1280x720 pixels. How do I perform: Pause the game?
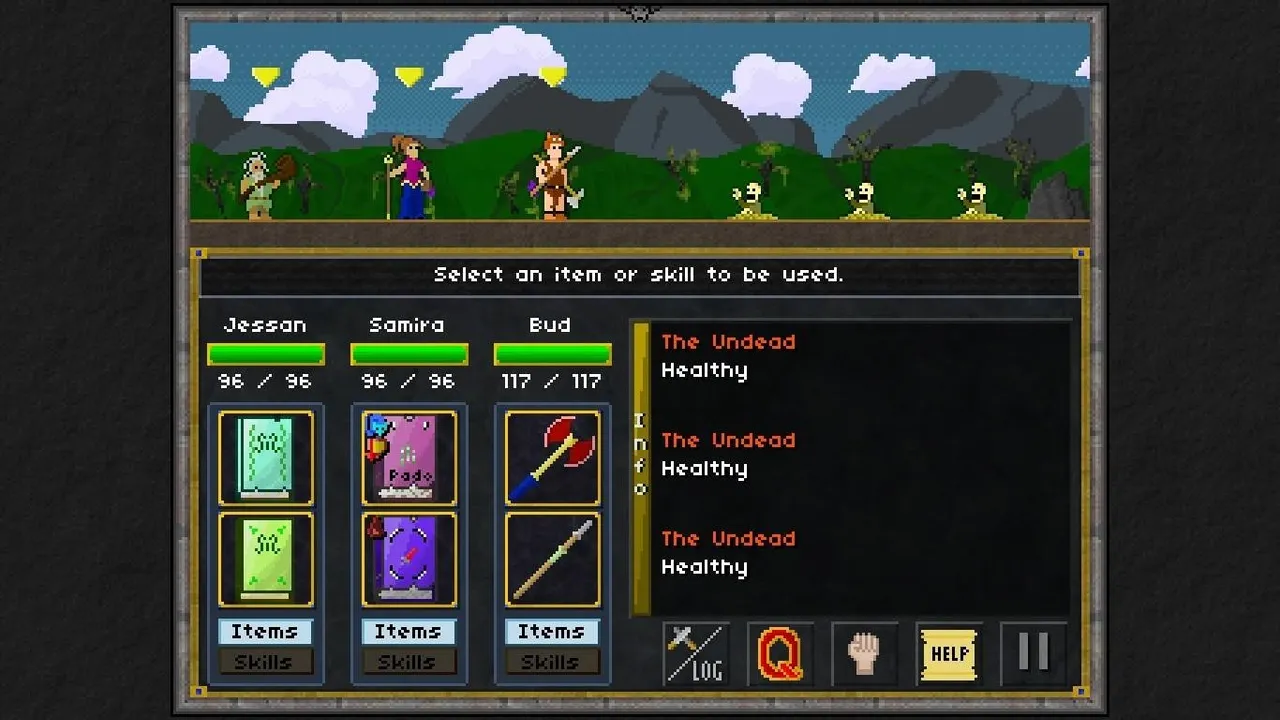pyautogui.click(x=1033, y=653)
